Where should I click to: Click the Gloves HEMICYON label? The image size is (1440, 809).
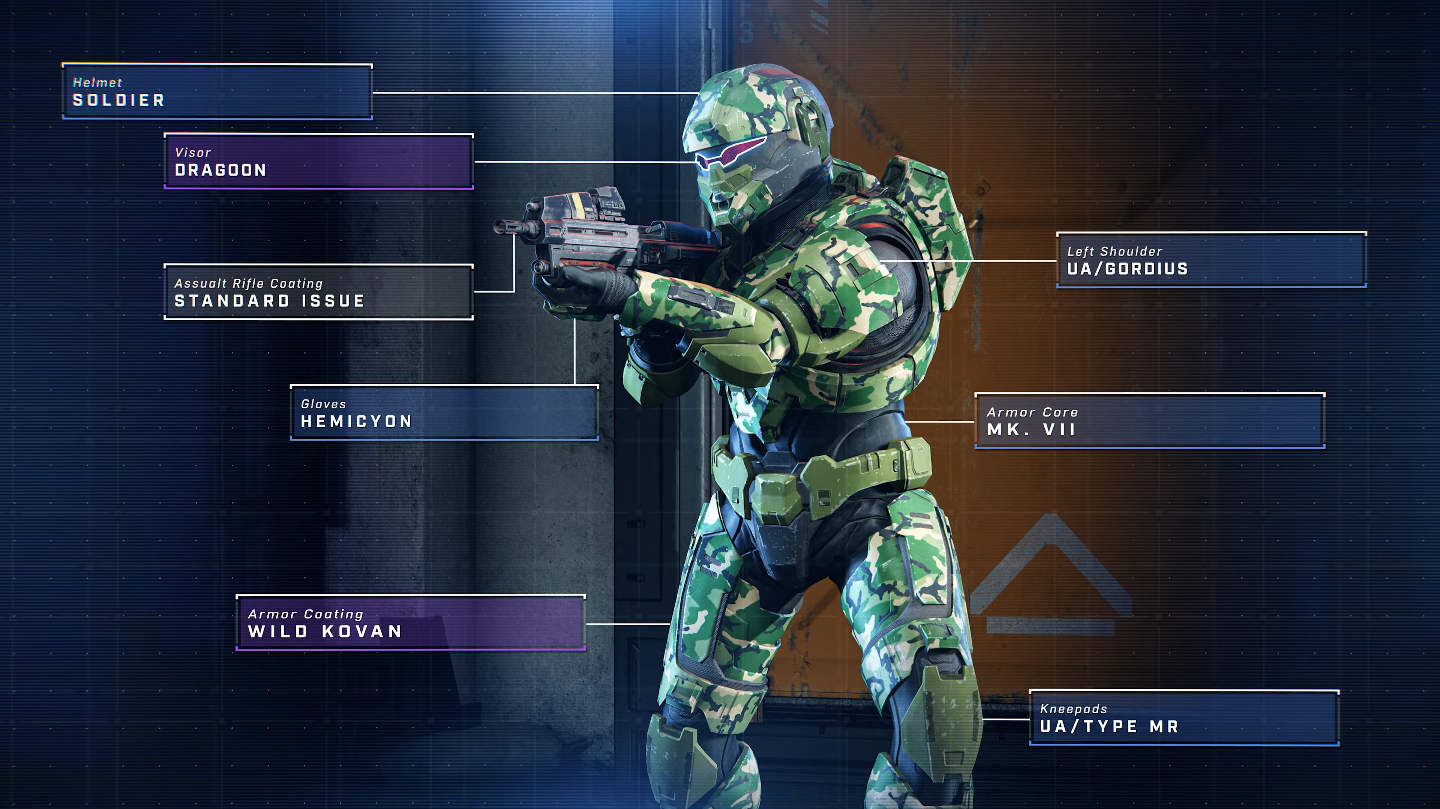coord(444,412)
